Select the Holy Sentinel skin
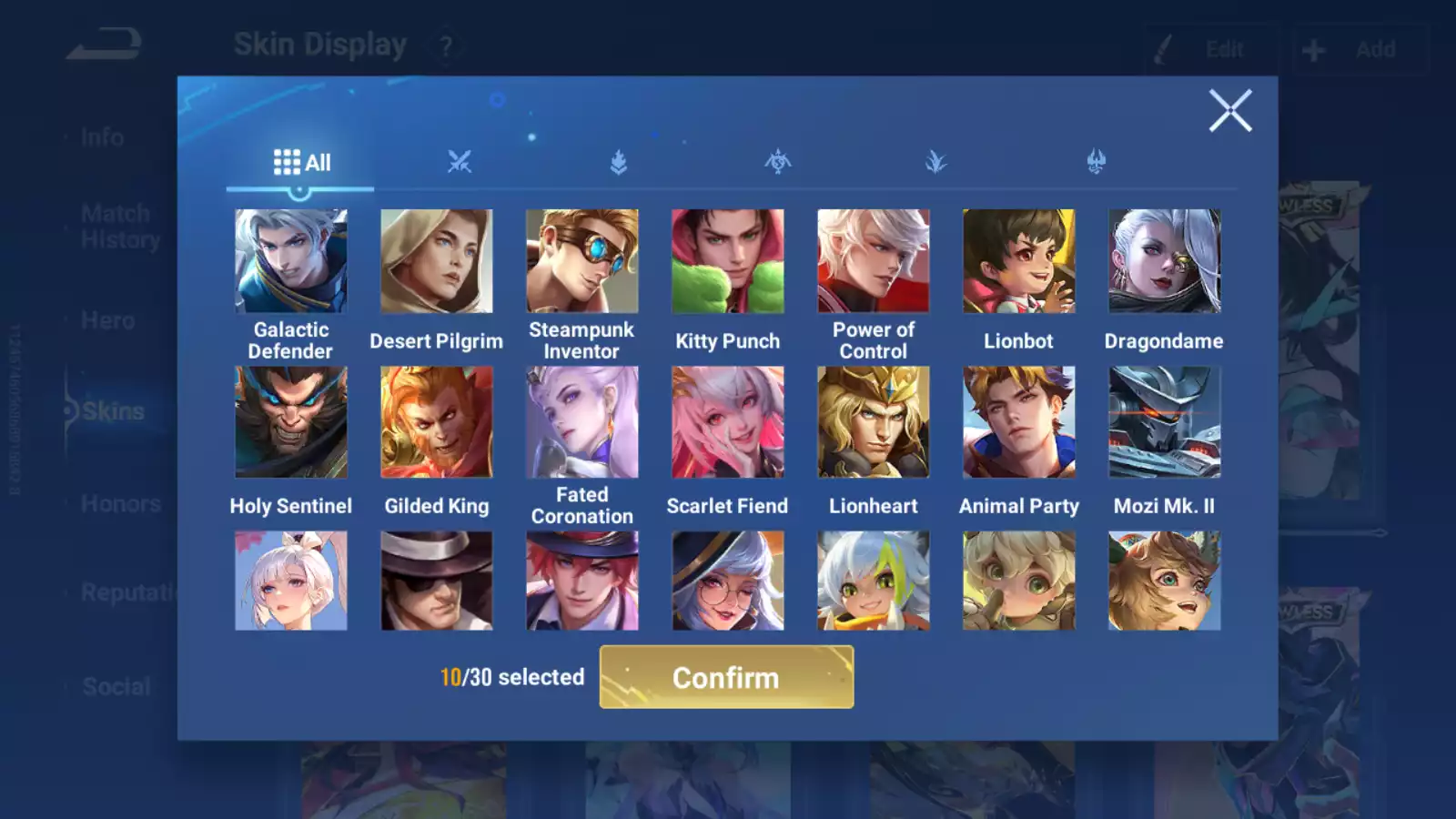The width and height of the screenshot is (1456, 819). point(291,422)
